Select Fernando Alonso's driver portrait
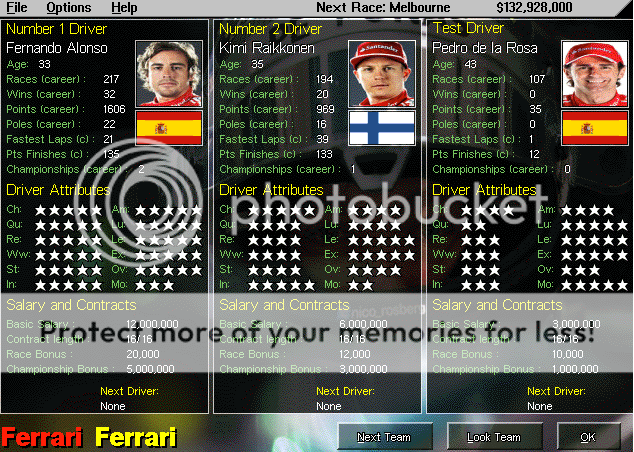The image size is (634, 452). [x=168, y=73]
